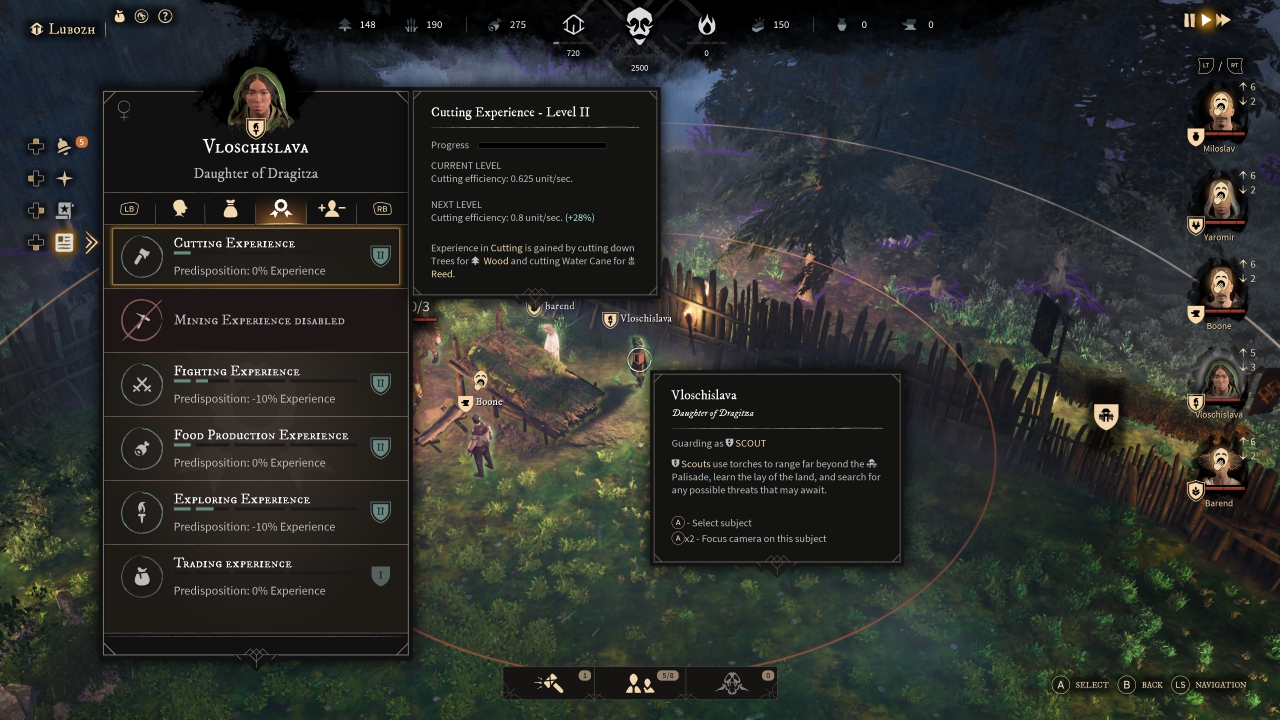Select the Exploring Experience row
1280x720 pixels.
coord(256,512)
